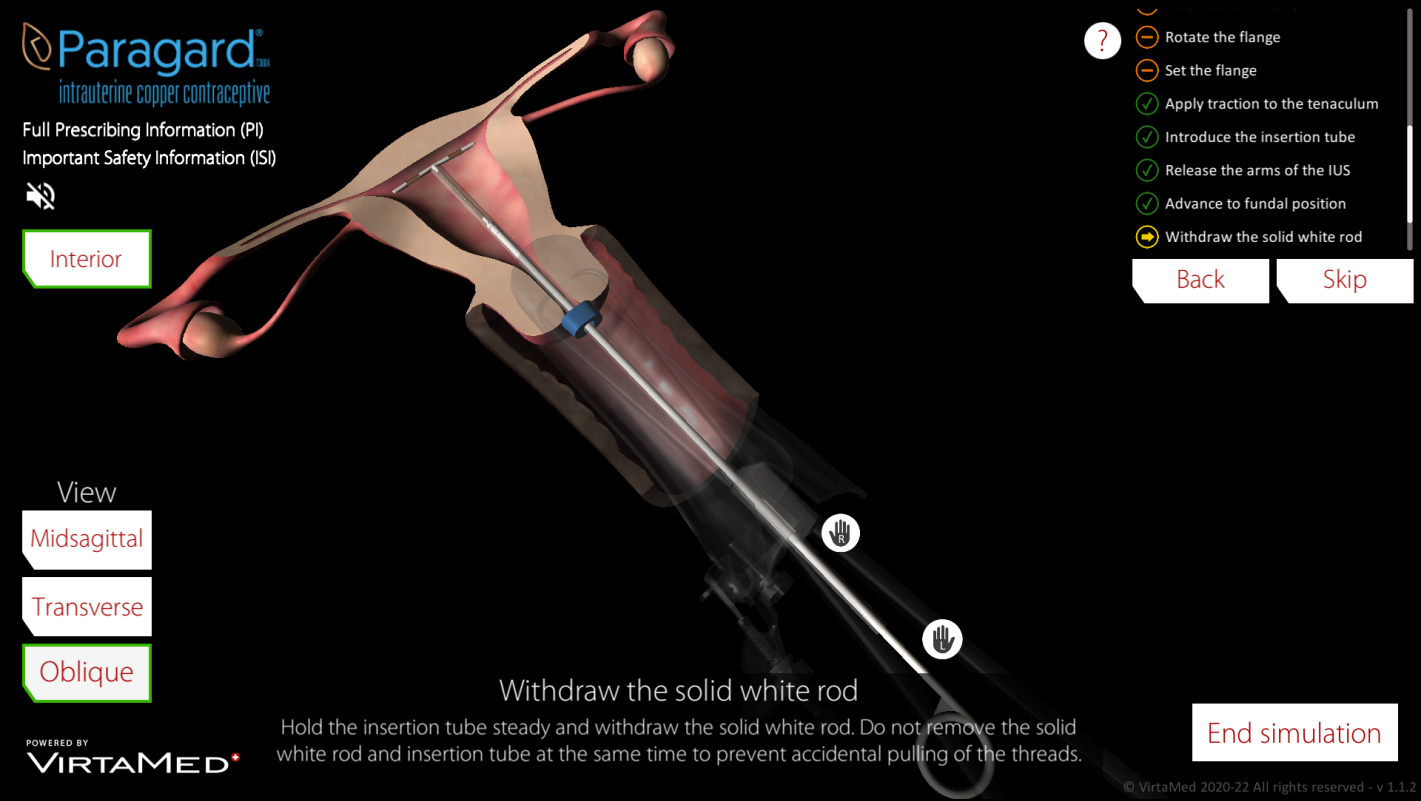Open the help panel via the question mark icon

click(1102, 41)
